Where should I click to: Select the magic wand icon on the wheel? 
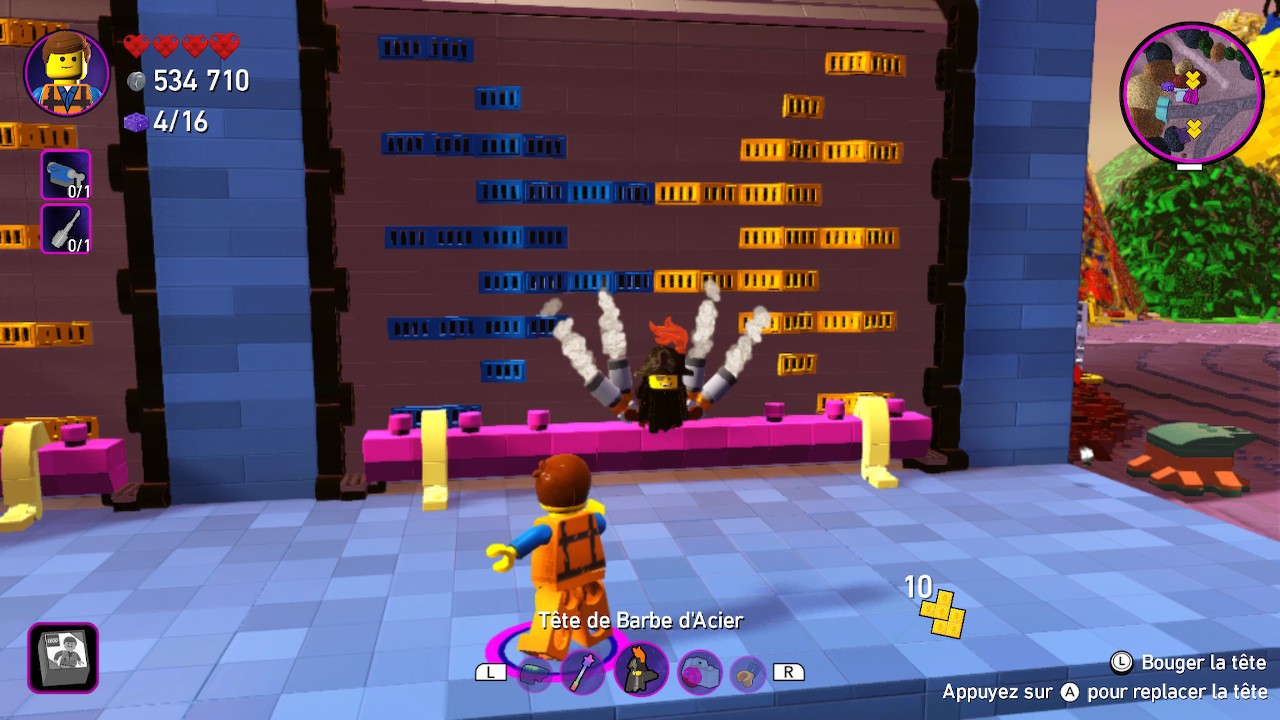point(583,672)
